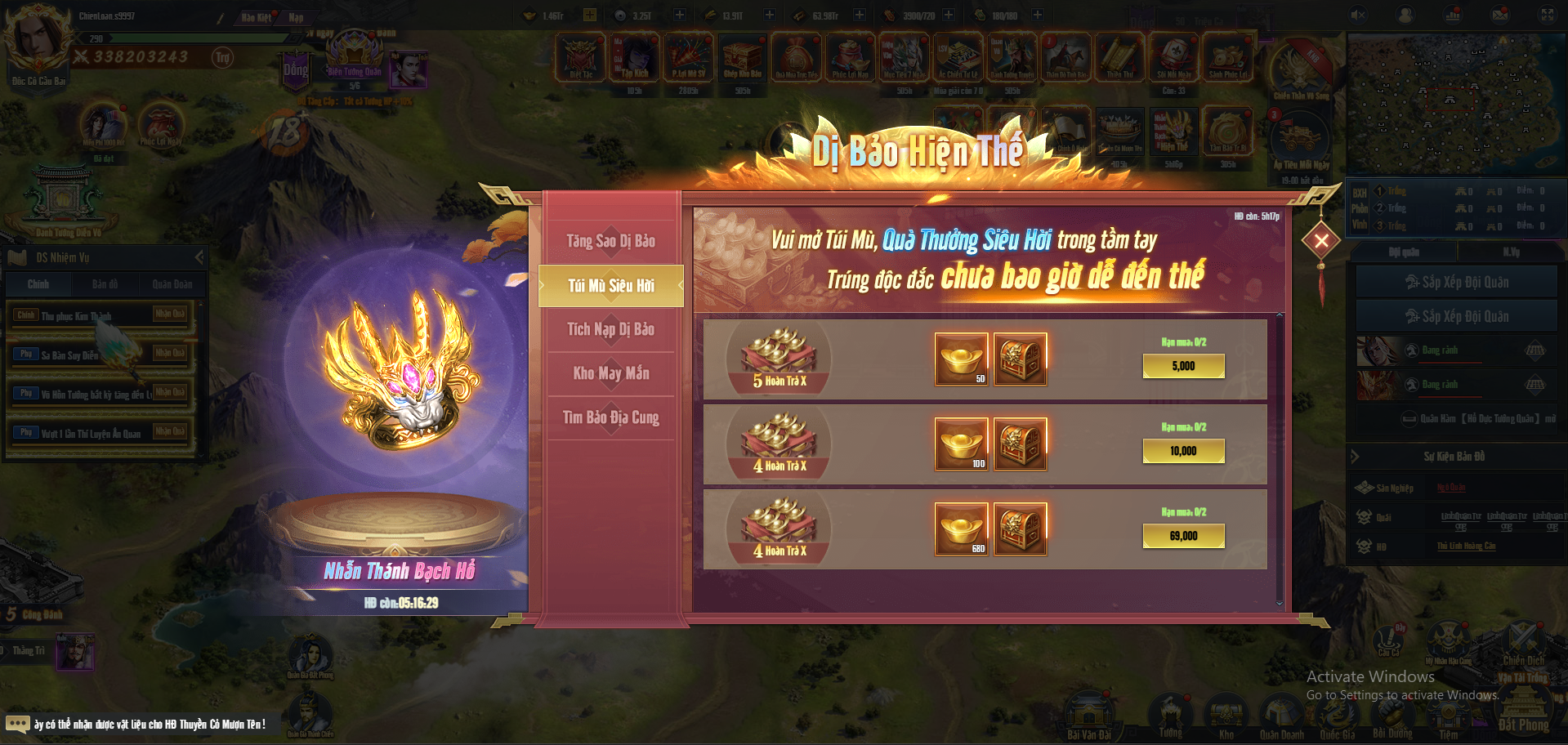
Task: Buy the 69,000 priced bundle
Action: 1183,536
